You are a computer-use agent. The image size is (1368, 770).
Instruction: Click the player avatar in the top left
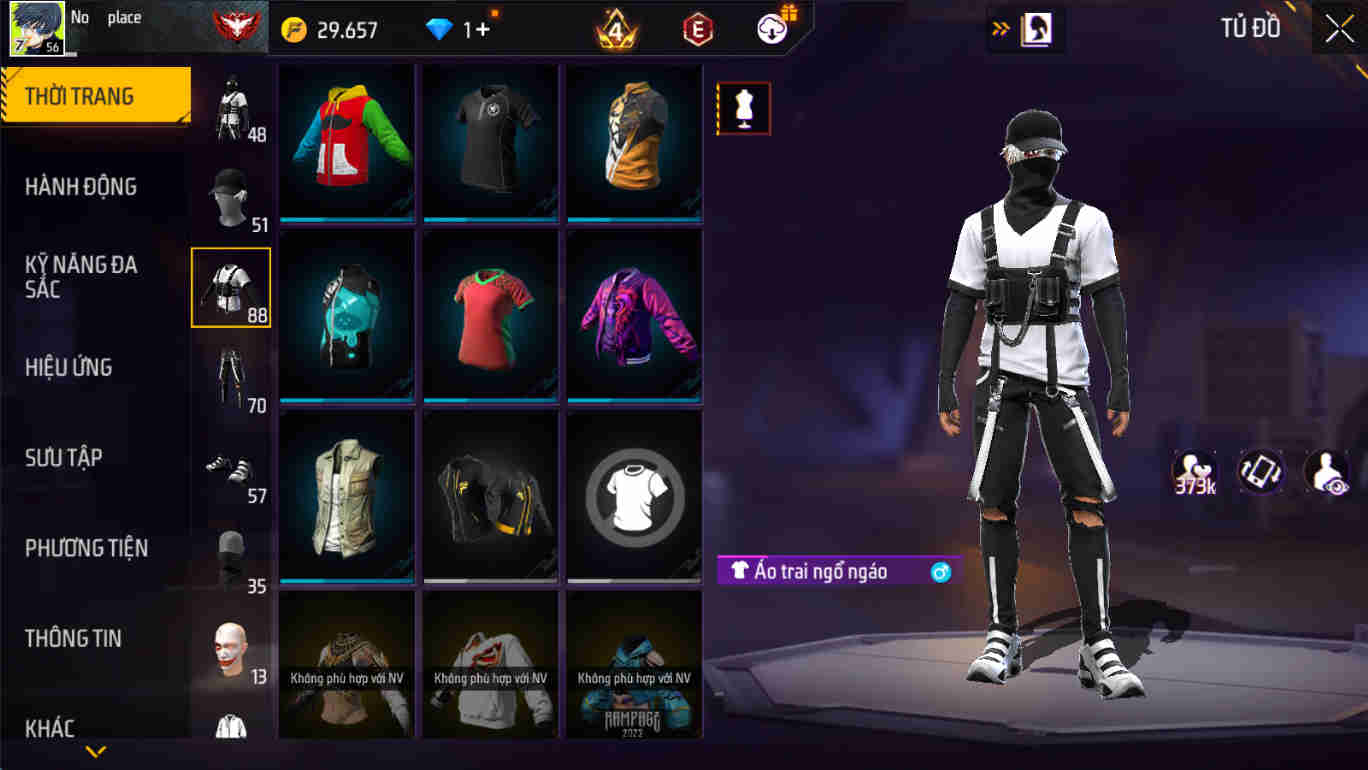(37, 26)
